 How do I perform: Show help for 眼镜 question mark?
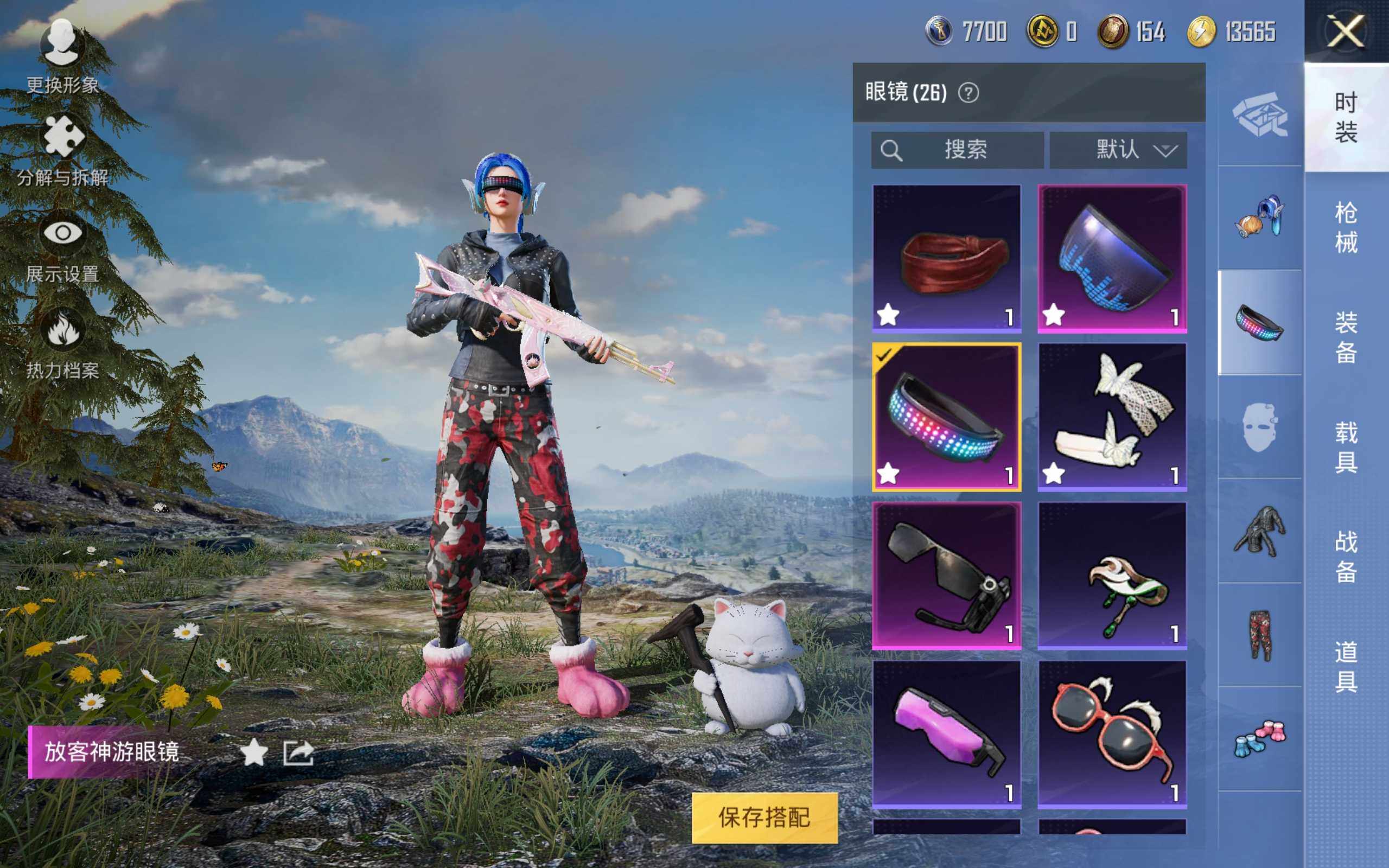[969, 92]
